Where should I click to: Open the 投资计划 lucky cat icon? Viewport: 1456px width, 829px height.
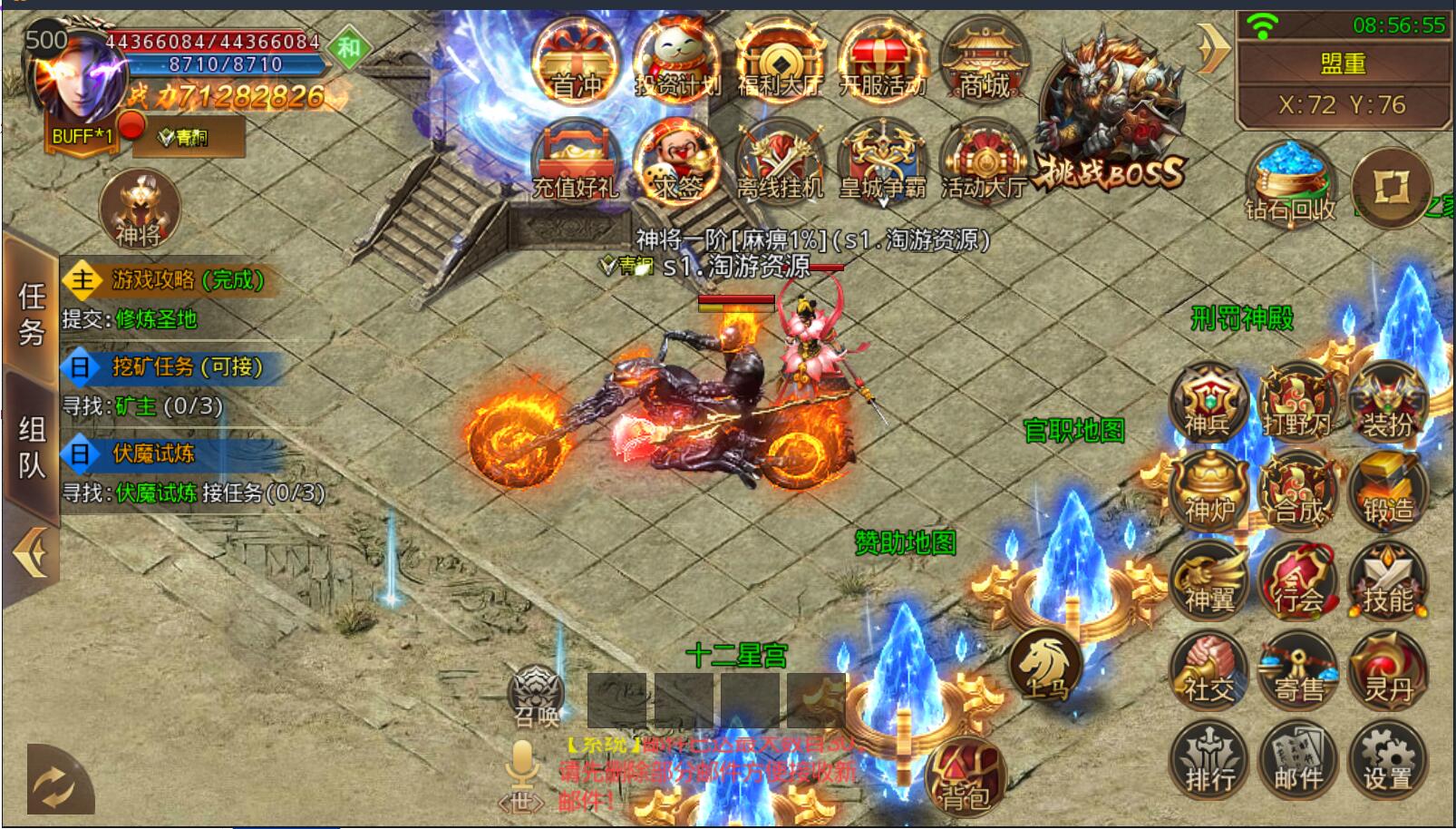pyautogui.click(x=676, y=62)
